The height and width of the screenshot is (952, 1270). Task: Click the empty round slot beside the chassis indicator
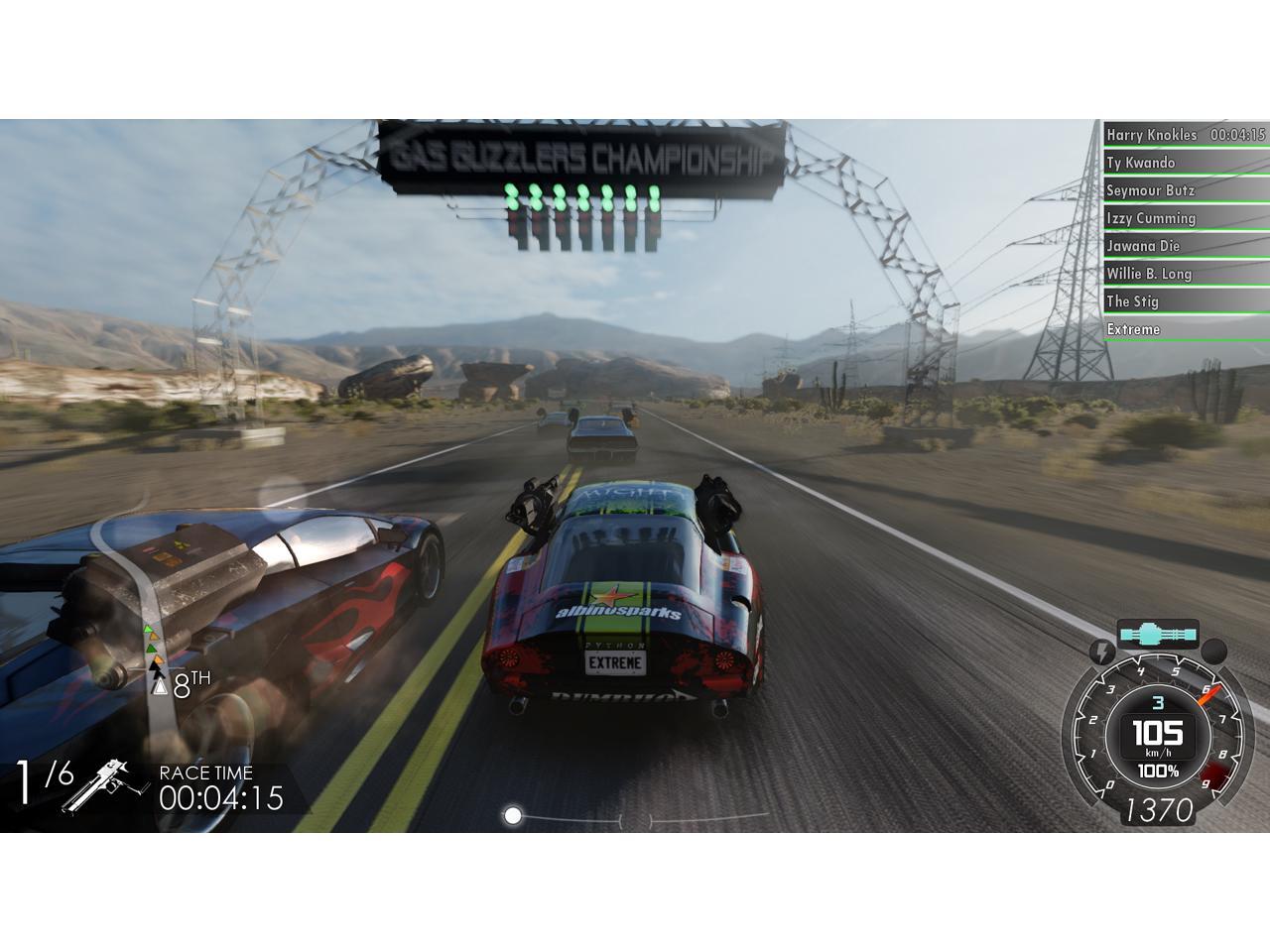point(1213,652)
